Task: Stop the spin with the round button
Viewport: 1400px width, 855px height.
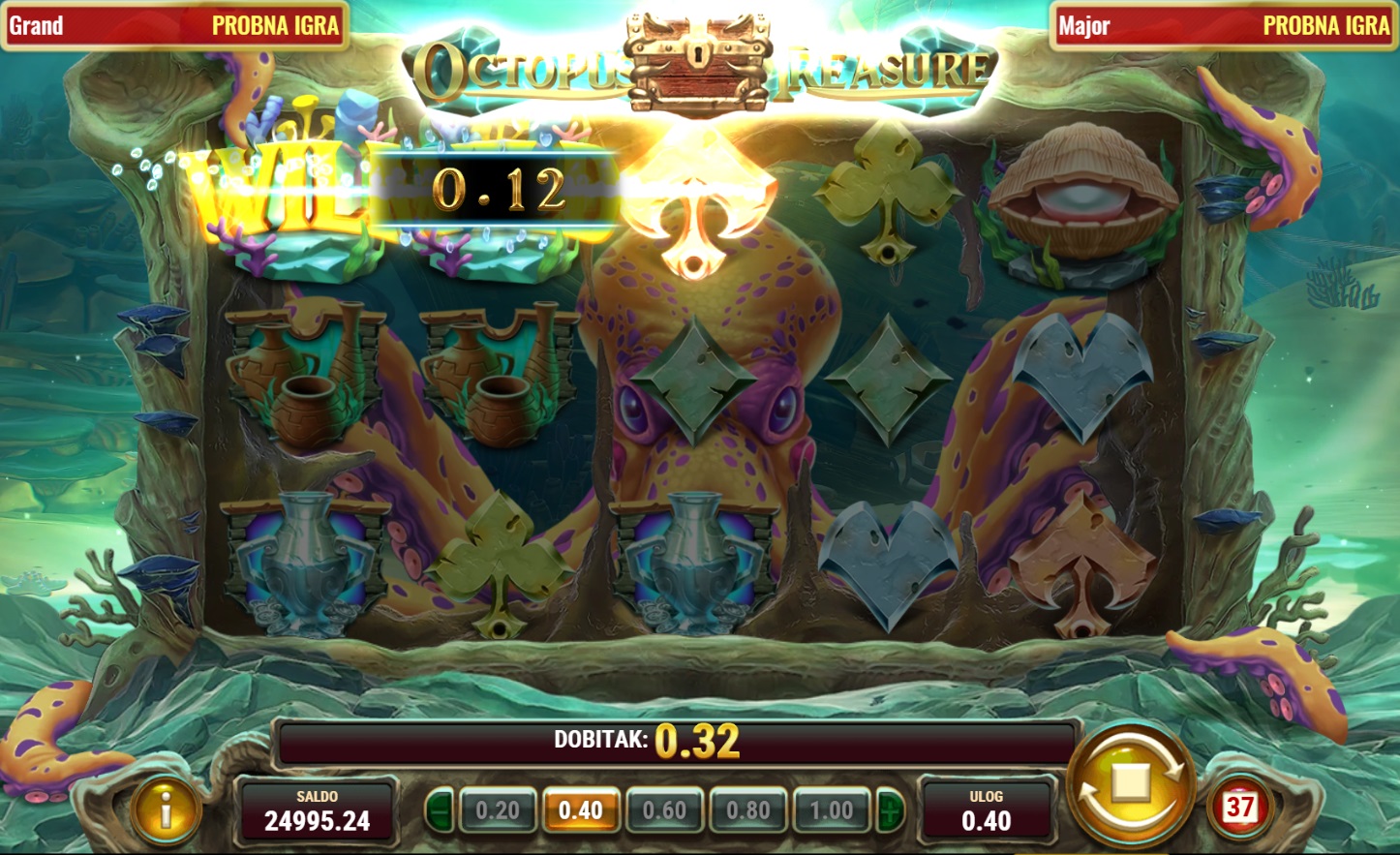Action: 1131,782
